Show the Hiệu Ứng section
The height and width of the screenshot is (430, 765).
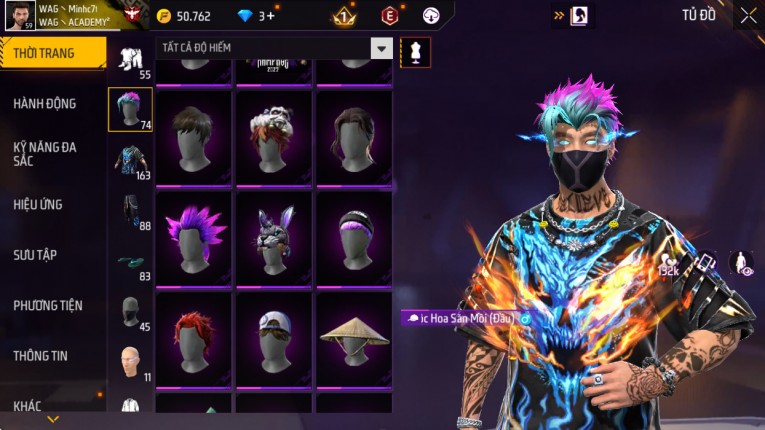(x=38, y=204)
